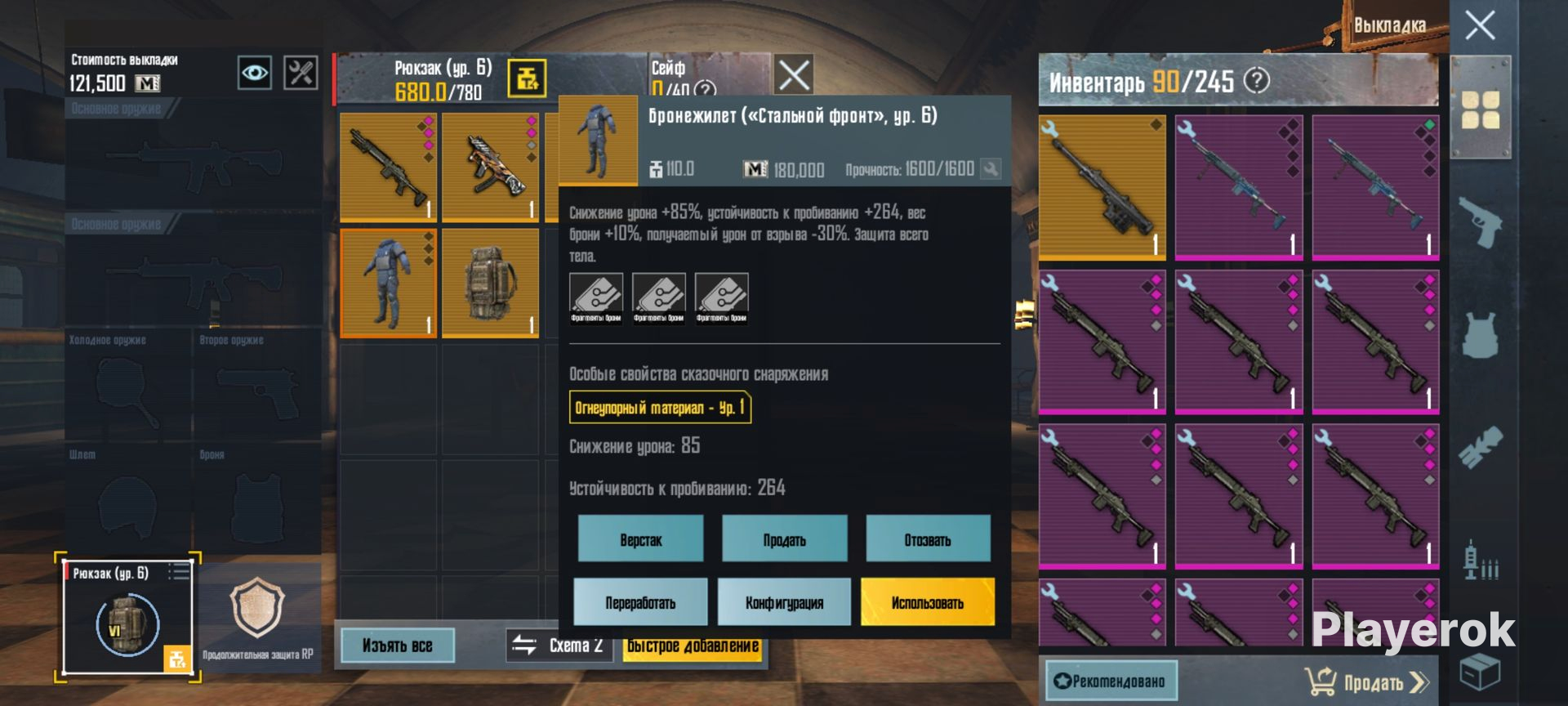Select the tactical backpack item slot

[x=490, y=283]
